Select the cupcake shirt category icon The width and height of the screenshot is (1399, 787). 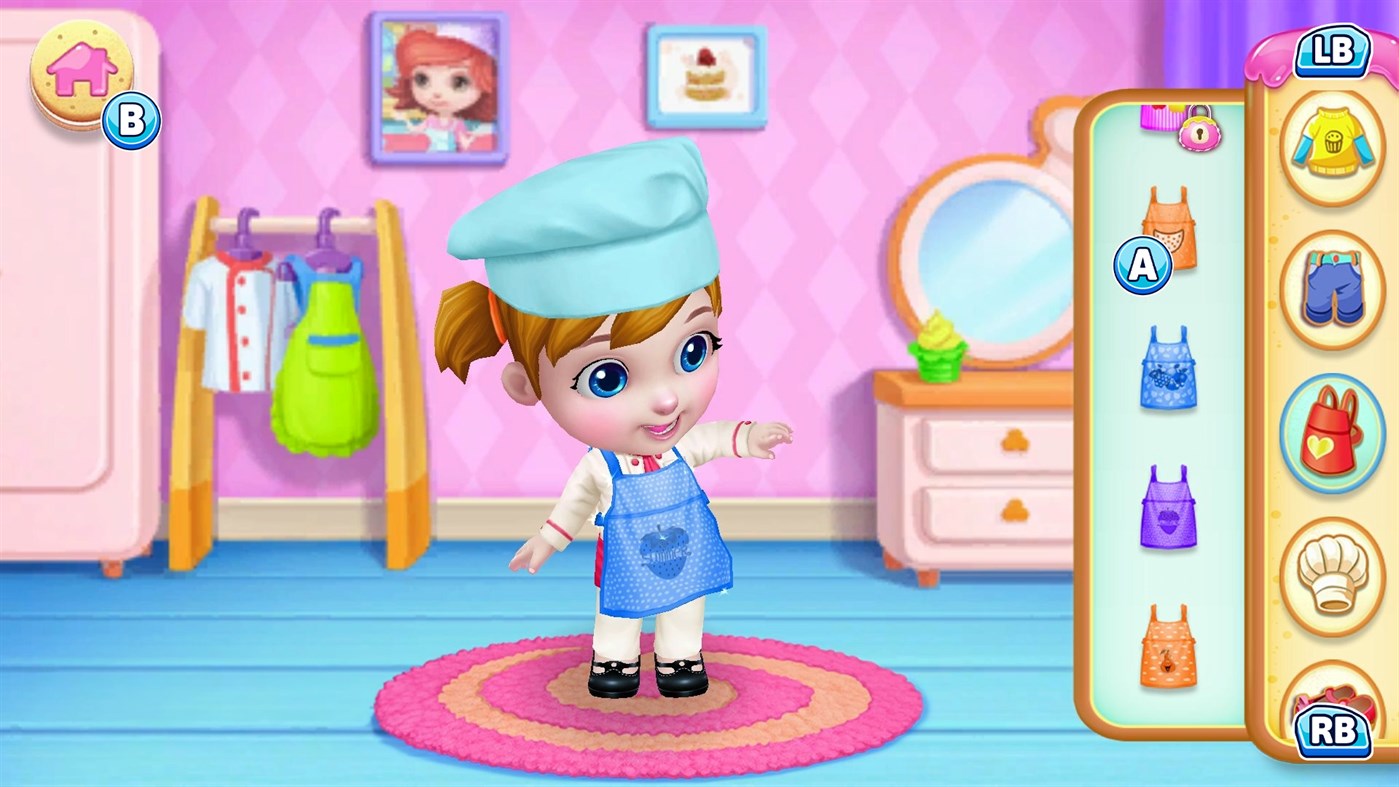(1332, 143)
